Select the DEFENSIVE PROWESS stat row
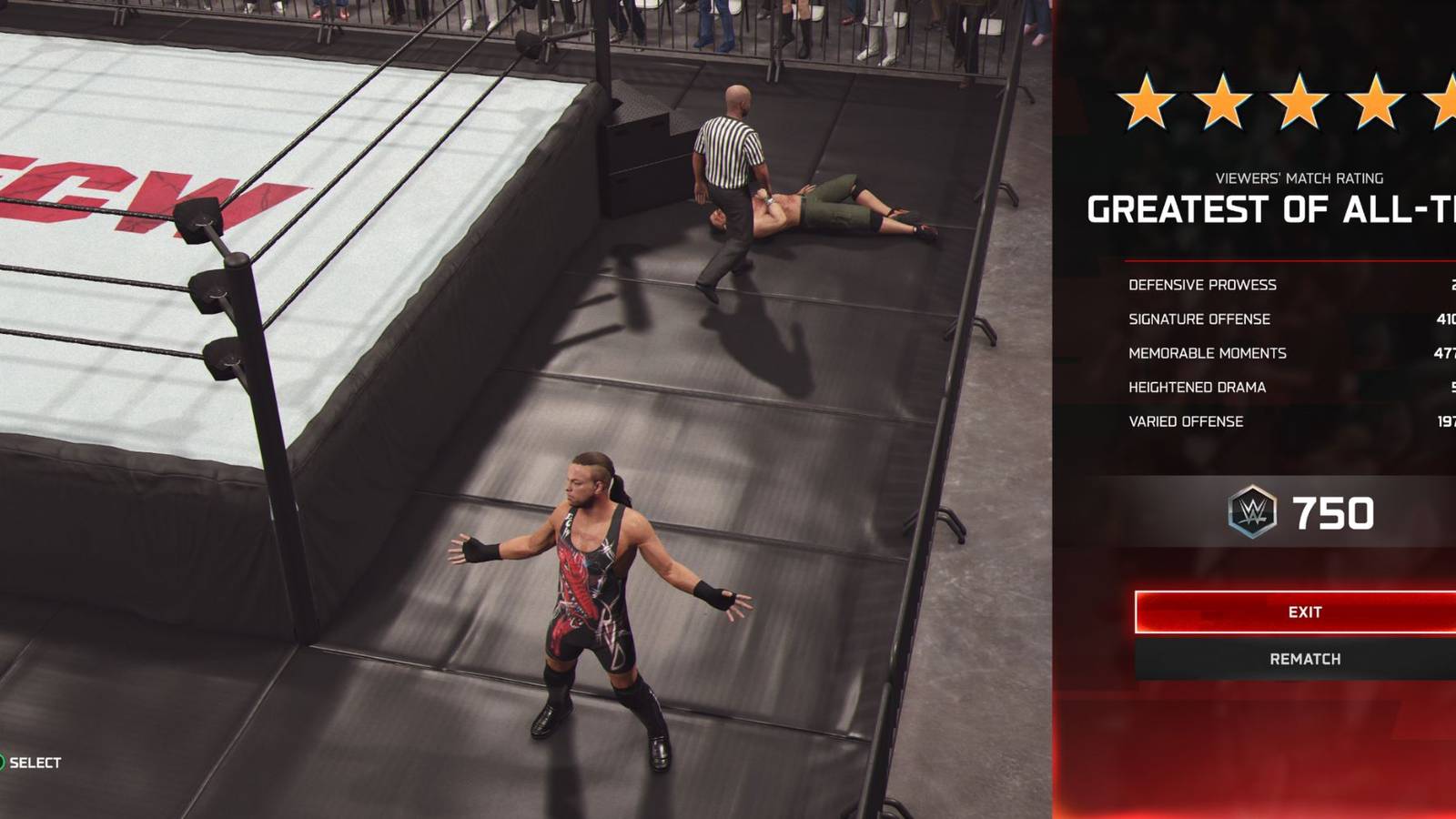The height and width of the screenshot is (819, 1456). coord(1201,285)
